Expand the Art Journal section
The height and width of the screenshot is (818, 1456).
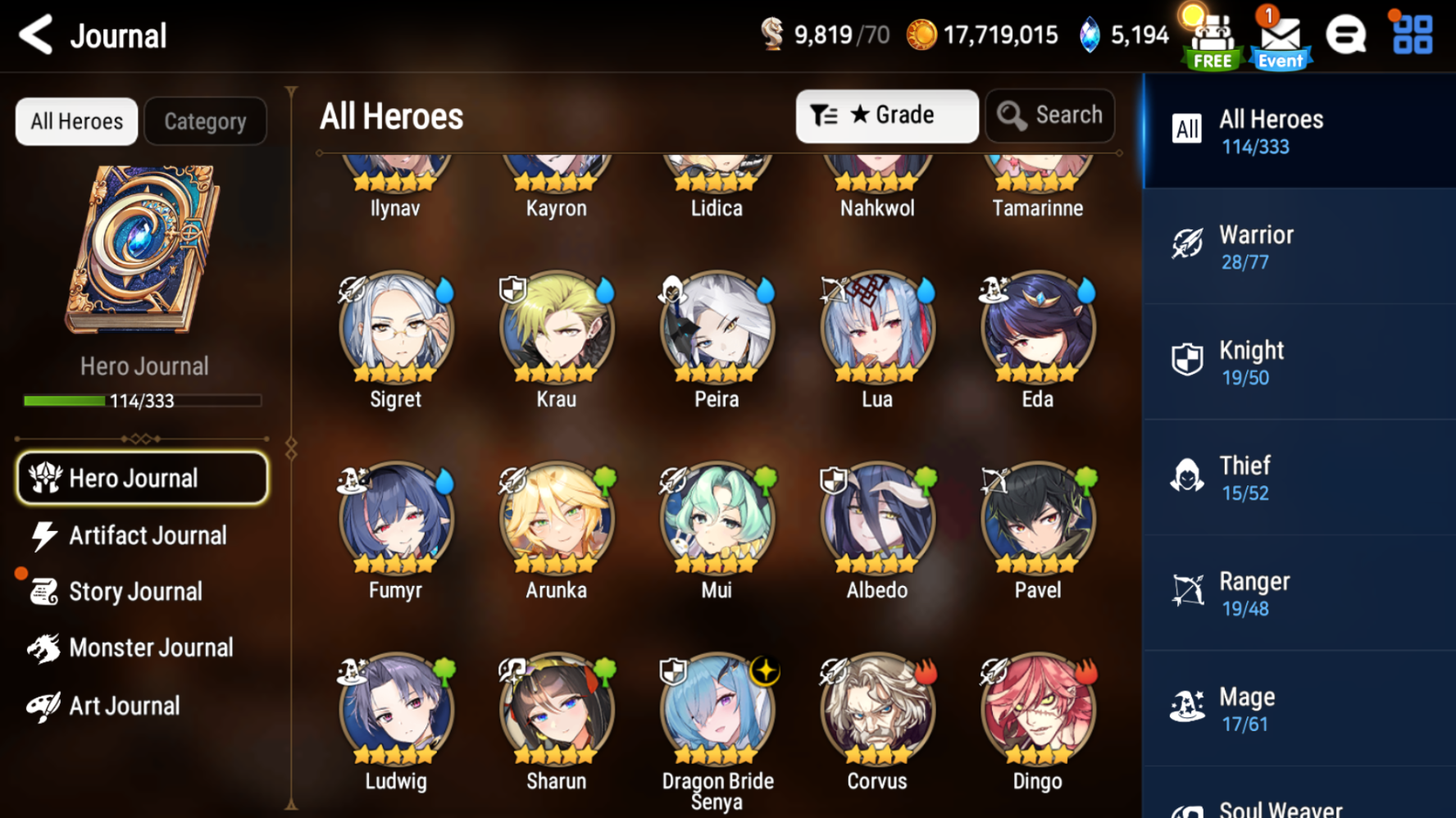point(124,705)
